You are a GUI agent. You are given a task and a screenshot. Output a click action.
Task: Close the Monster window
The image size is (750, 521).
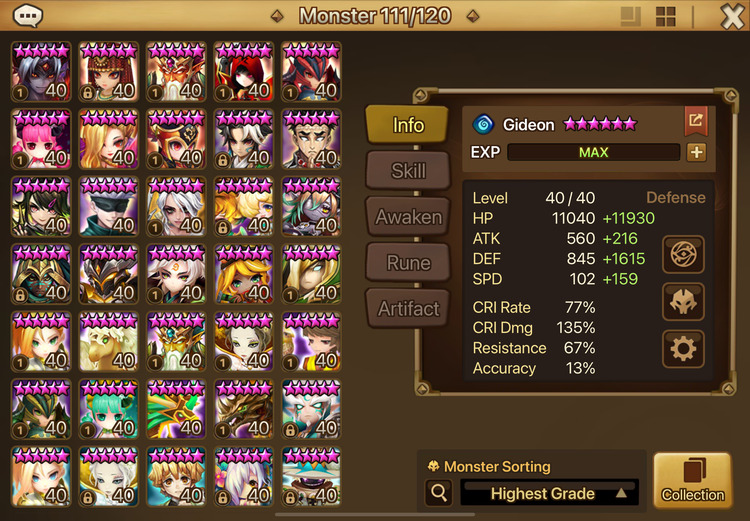[x=732, y=16]
